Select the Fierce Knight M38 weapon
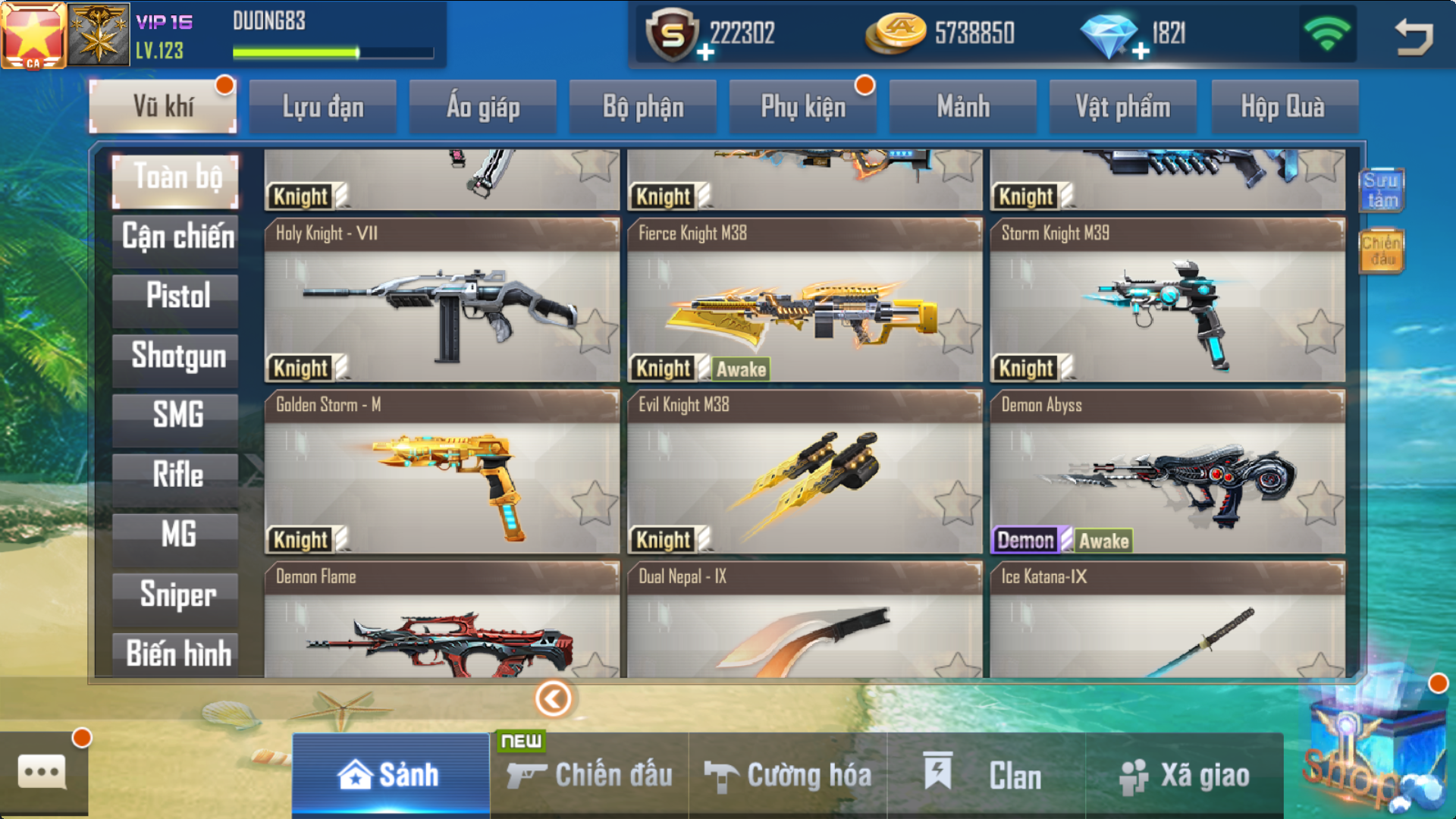The image size is (1456, 819). point(804,303)
